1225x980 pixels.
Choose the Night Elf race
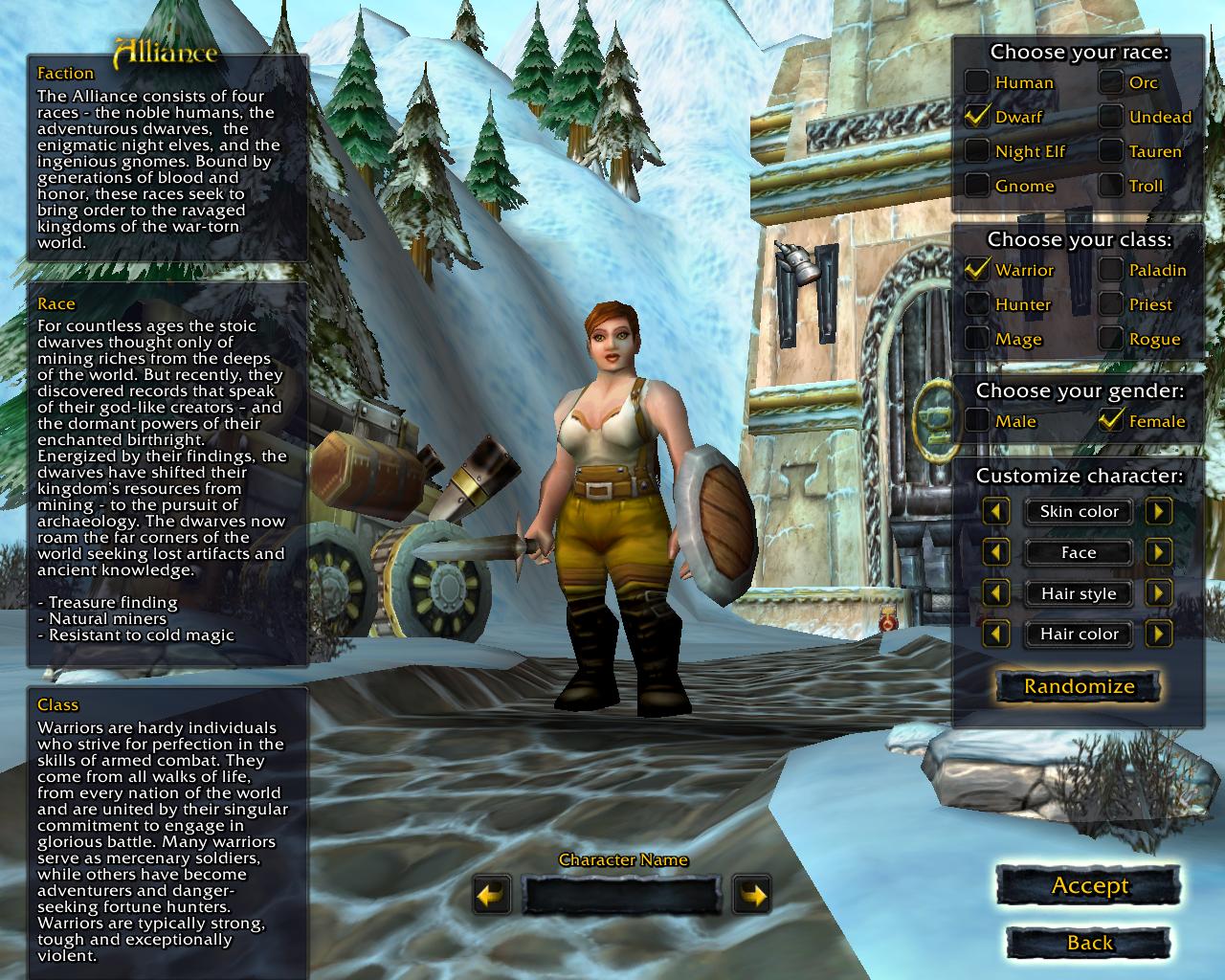(x=977, y=151)
